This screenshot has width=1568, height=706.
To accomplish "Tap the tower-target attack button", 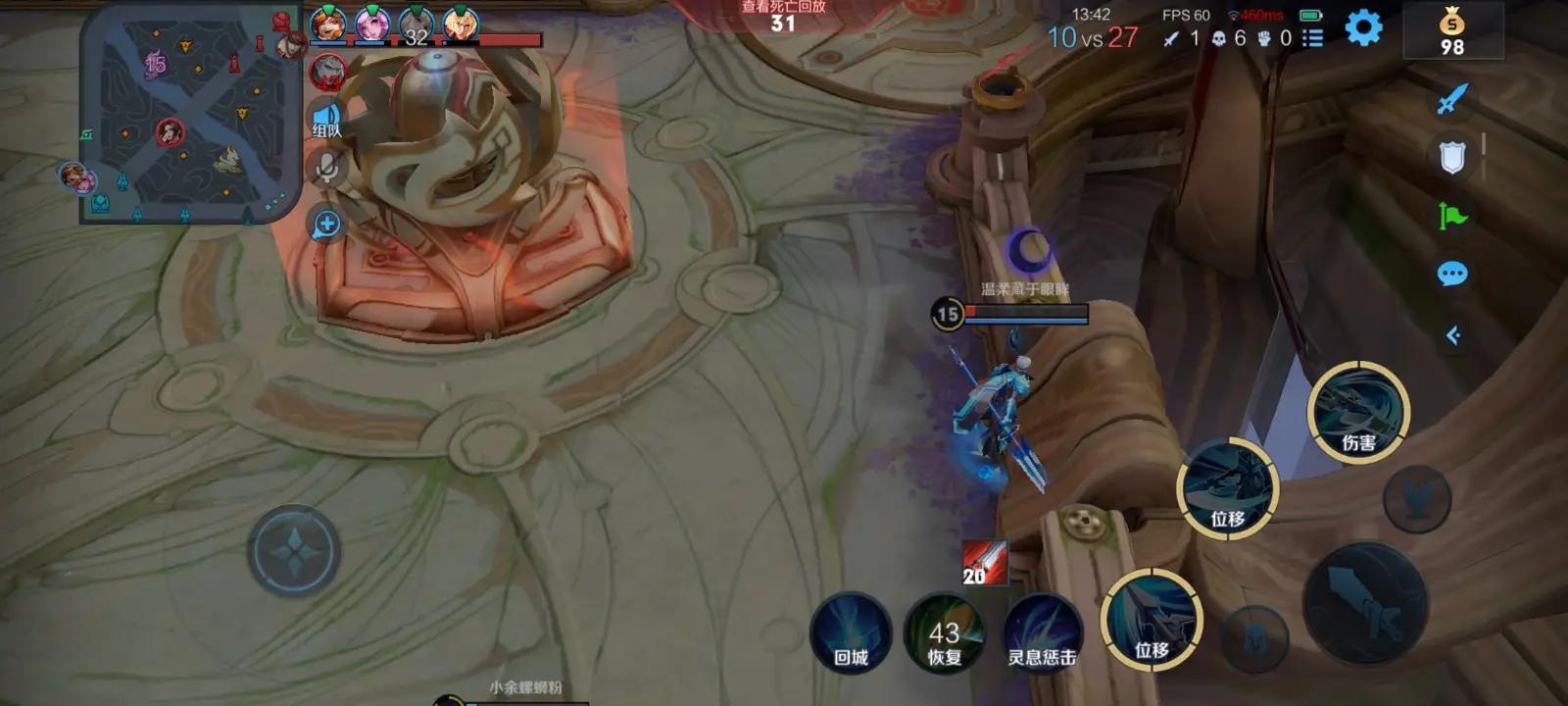I will 1416,500.
